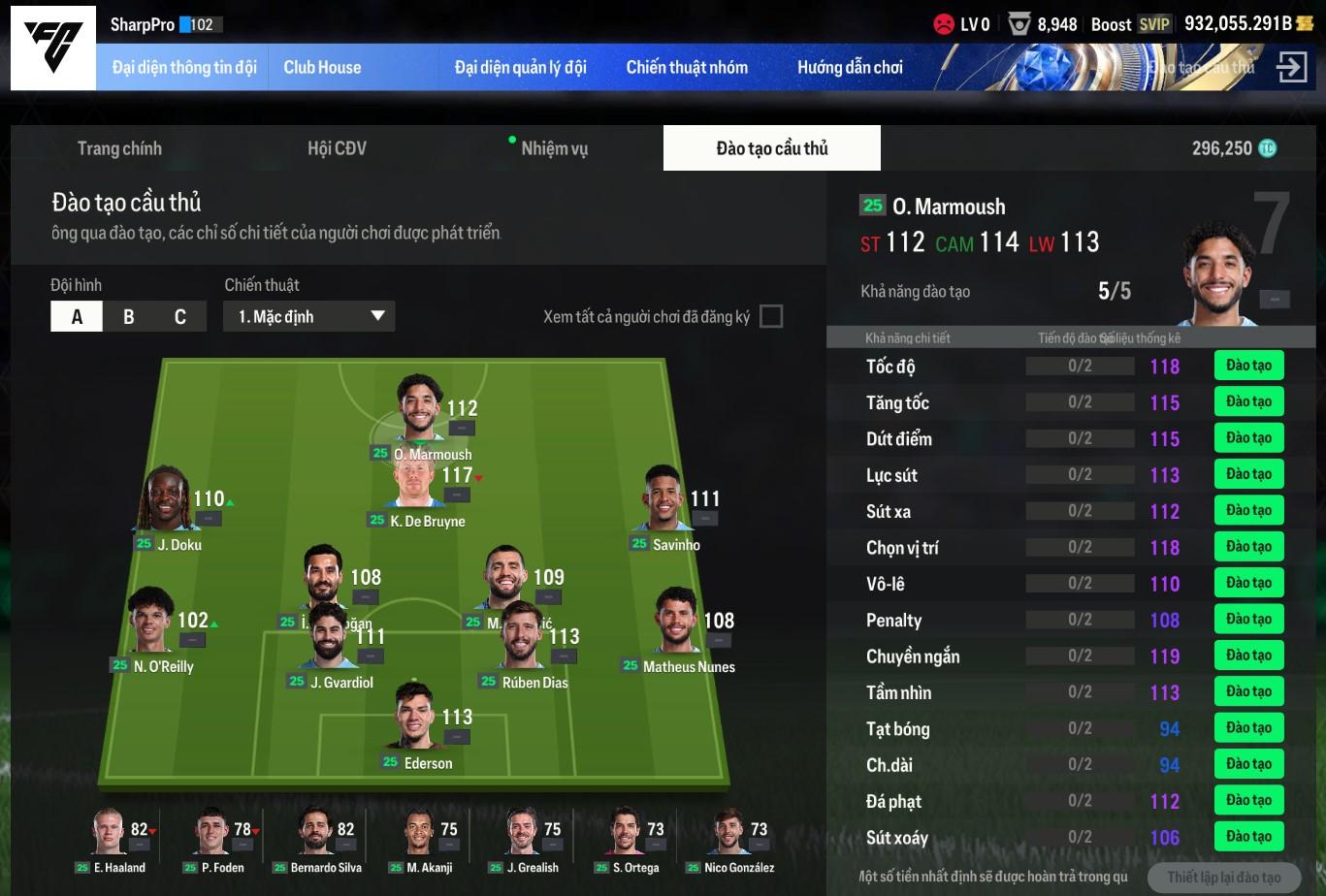1326x896 pixels.
Task: Switch to the Hội CĐV tab
Action: click(337, 148)
